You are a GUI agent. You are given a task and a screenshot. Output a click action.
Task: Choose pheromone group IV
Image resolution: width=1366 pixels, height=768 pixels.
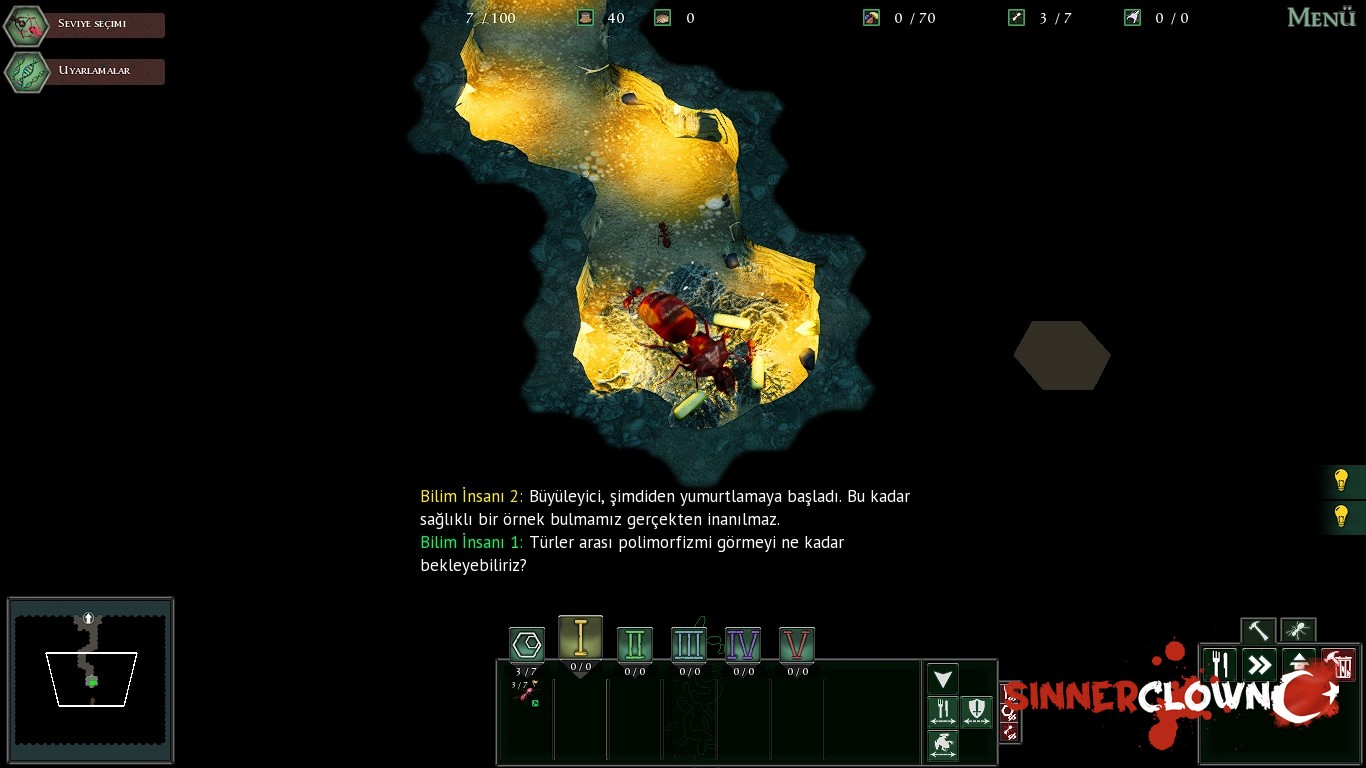(x=742, y=645)
